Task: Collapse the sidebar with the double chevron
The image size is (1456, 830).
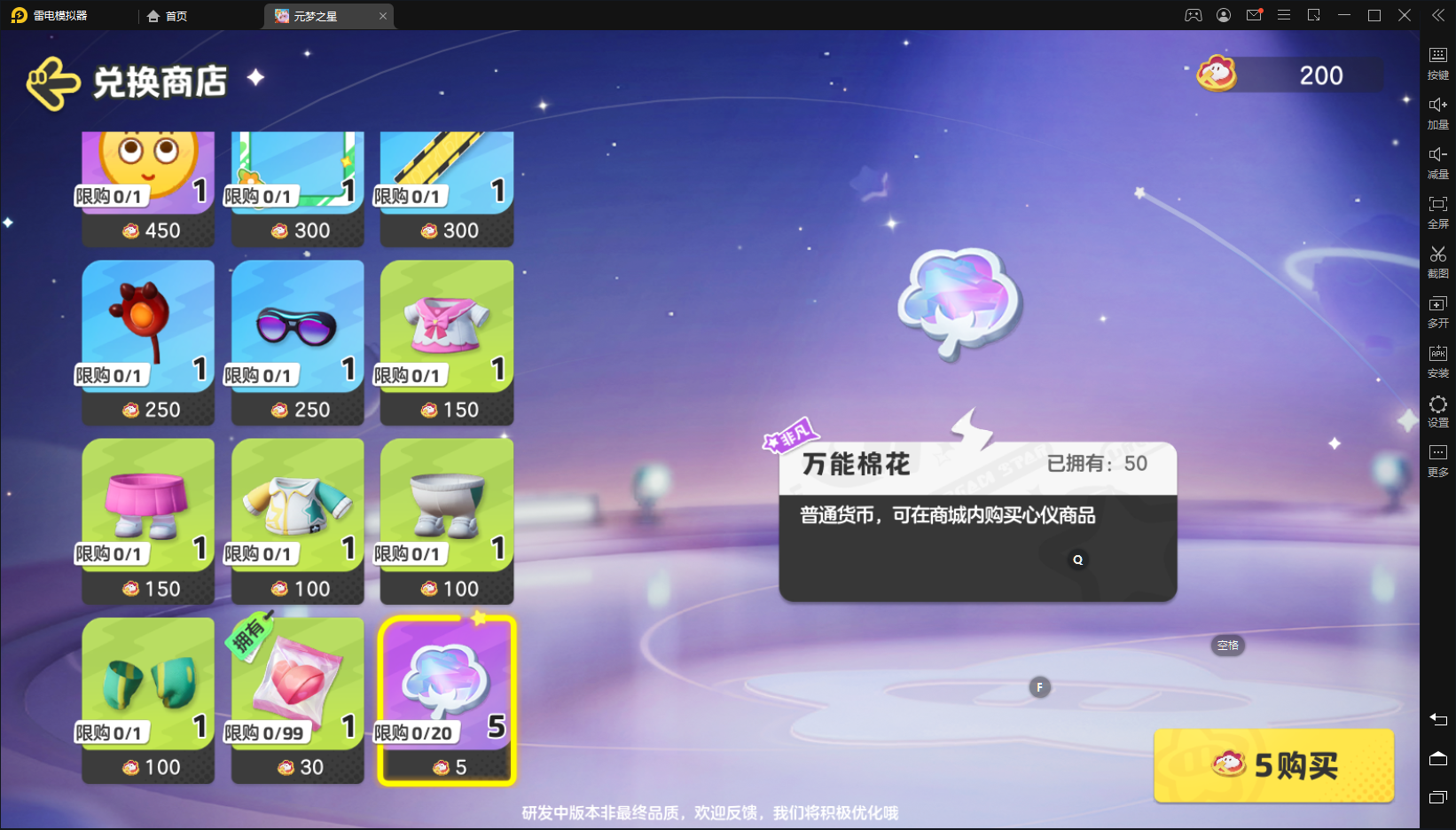Action: coord(1437,15)
